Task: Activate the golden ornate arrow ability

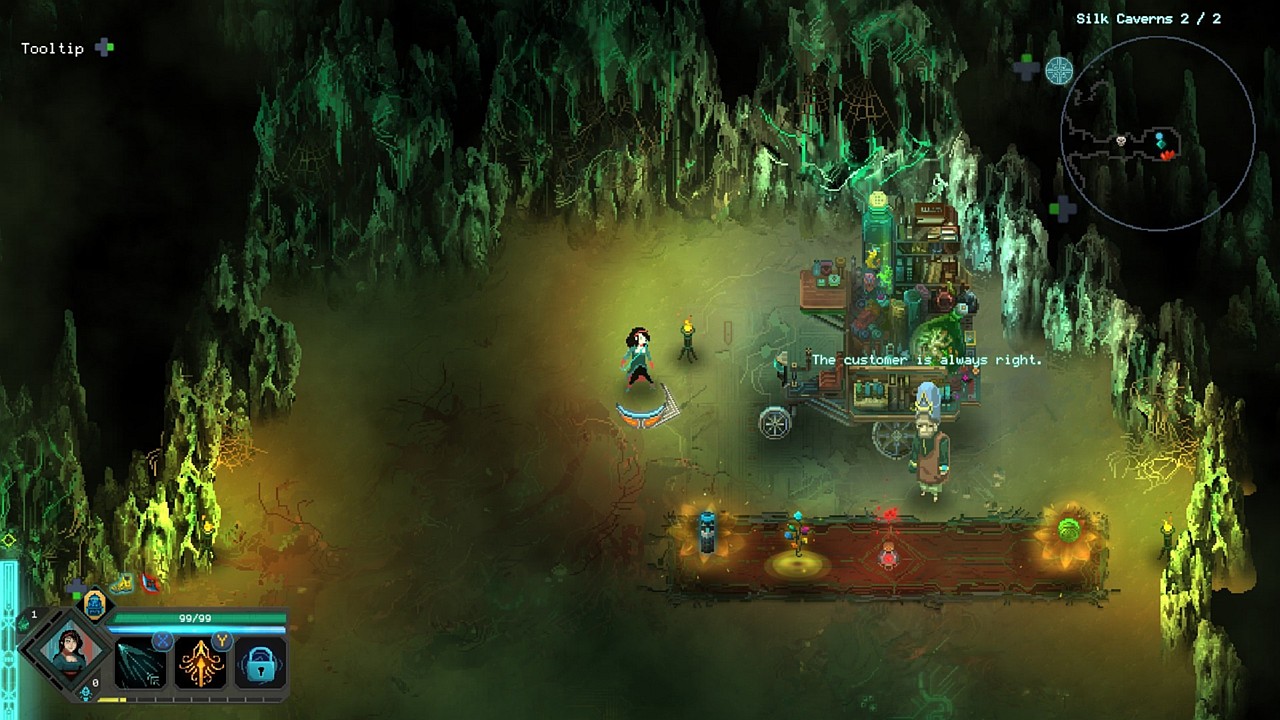Action: [x=200, y=663]
